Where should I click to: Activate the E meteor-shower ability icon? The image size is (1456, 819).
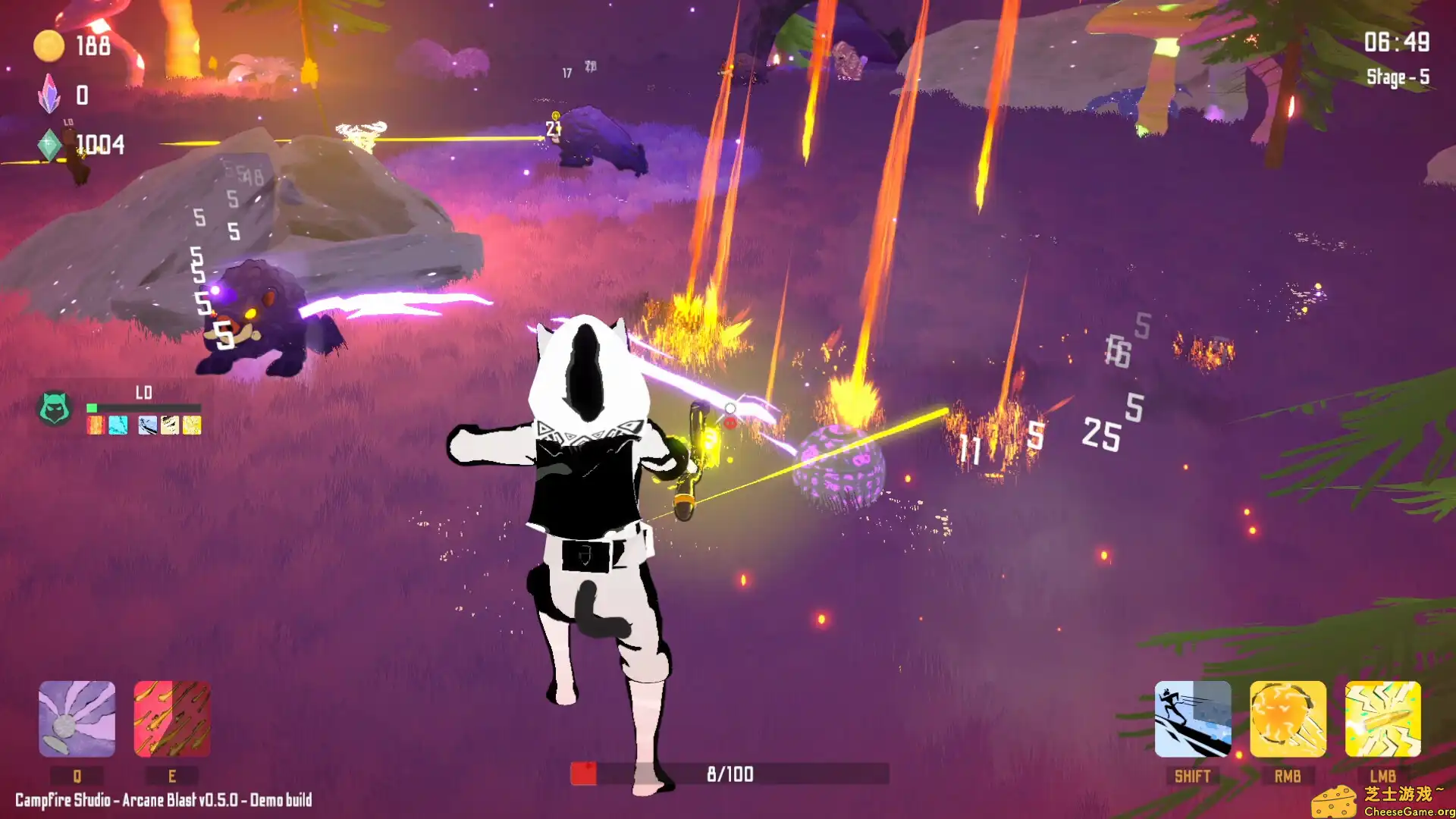tap(172, 720)
